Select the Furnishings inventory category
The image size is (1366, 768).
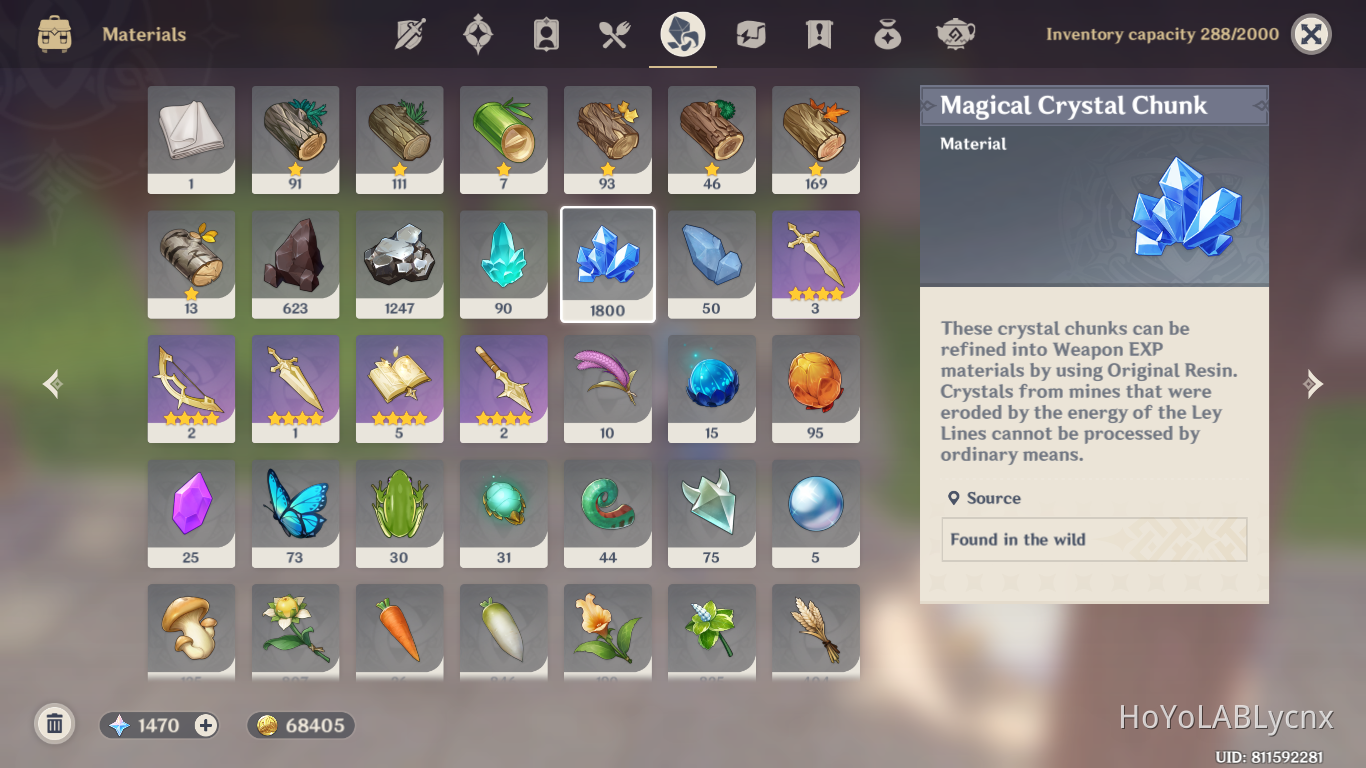coord(954,33)
